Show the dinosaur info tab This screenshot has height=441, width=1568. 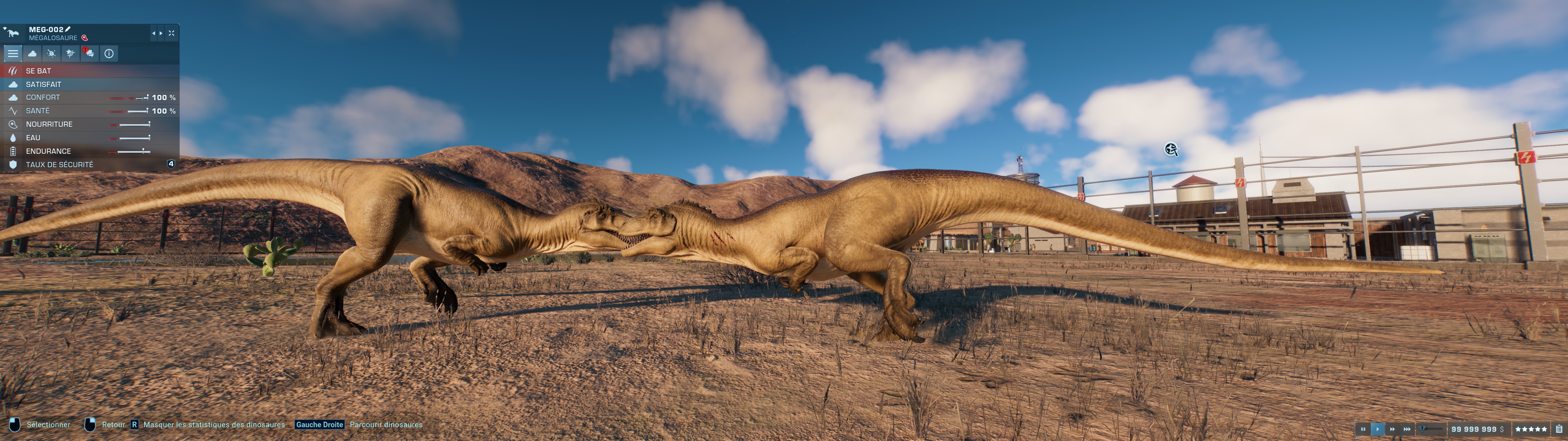coord(109,54)
